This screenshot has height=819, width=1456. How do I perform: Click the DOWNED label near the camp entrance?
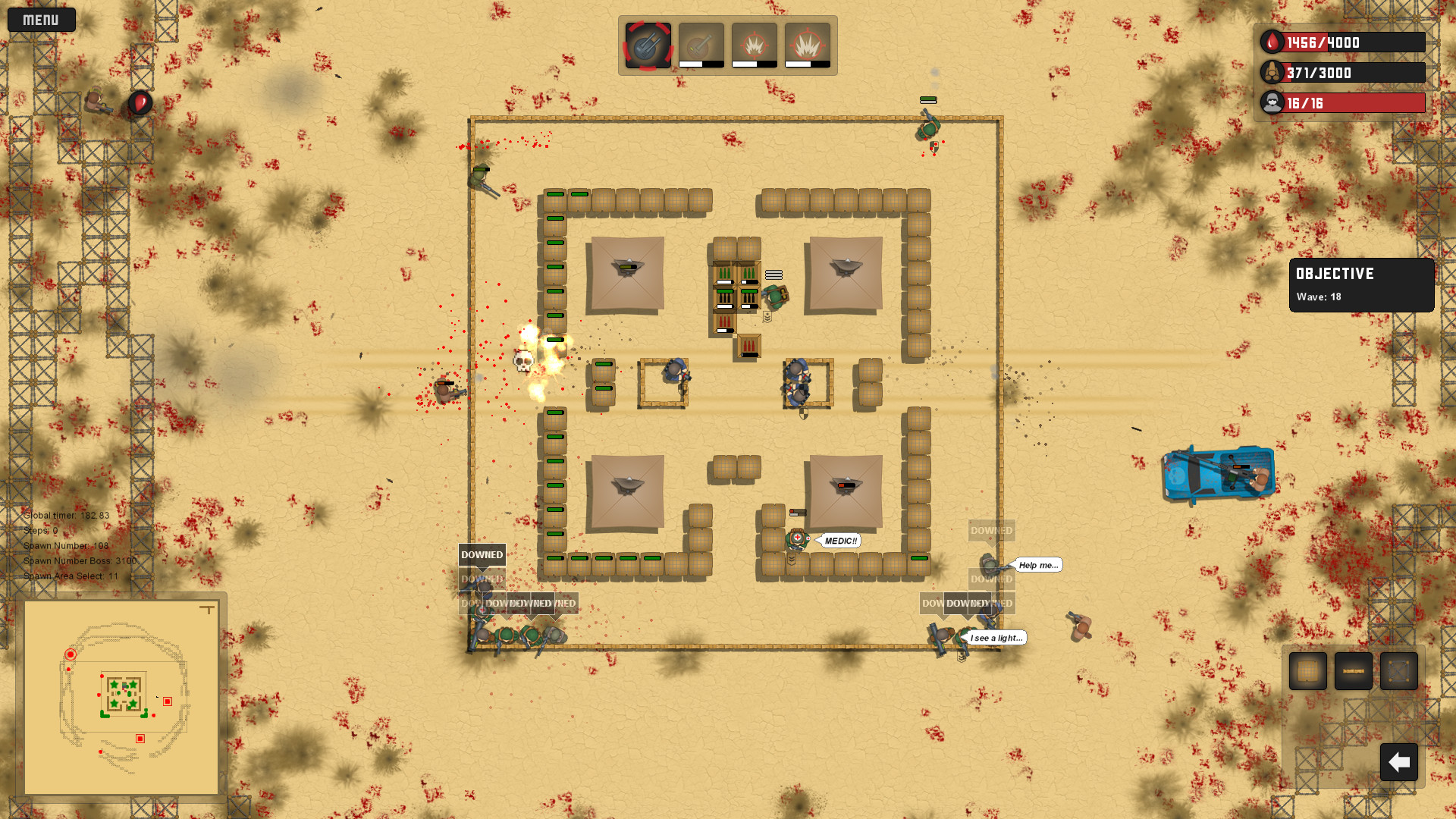tap(482, 555)
